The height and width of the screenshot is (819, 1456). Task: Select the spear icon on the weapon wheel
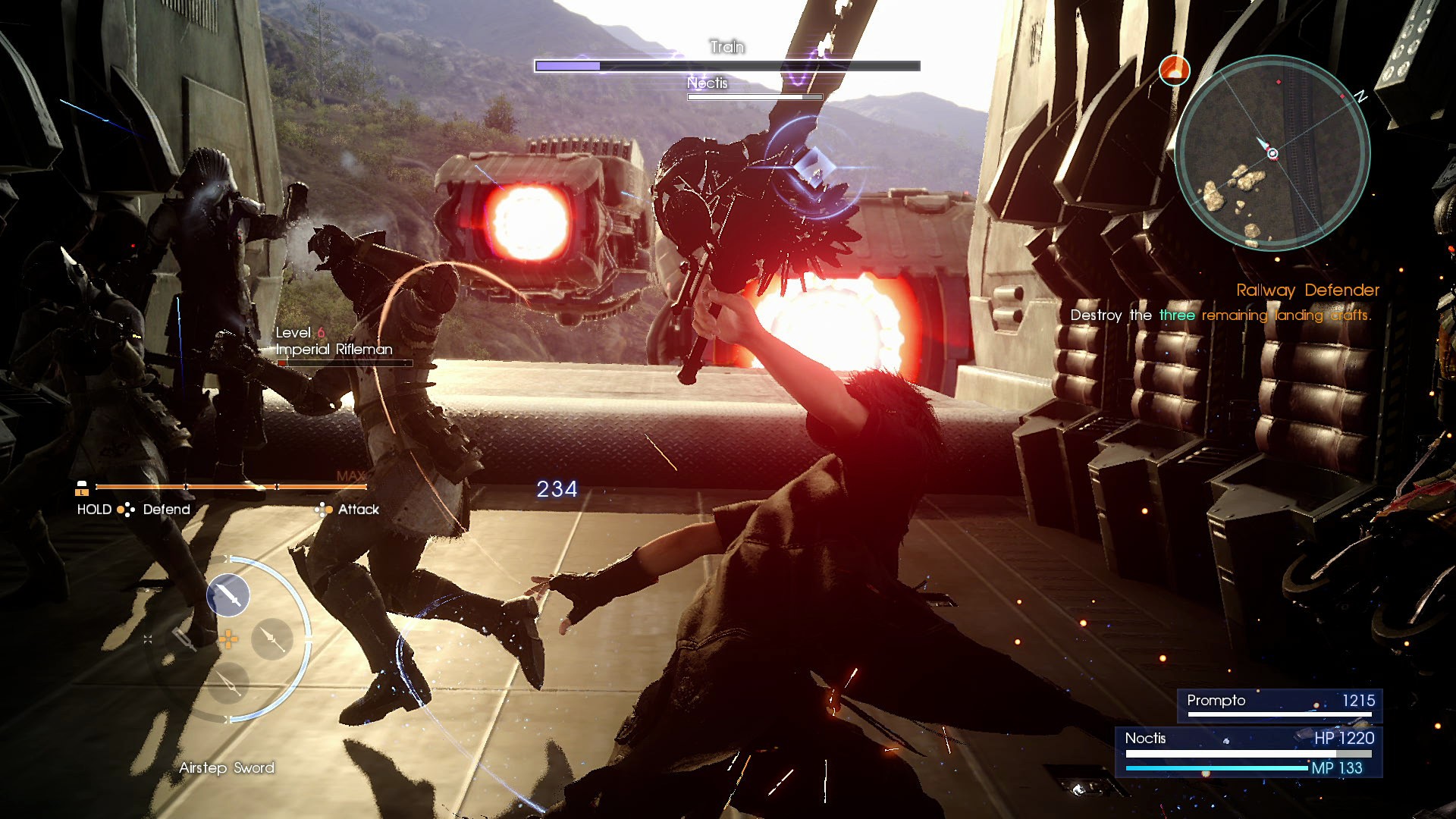tap(272, 641)
